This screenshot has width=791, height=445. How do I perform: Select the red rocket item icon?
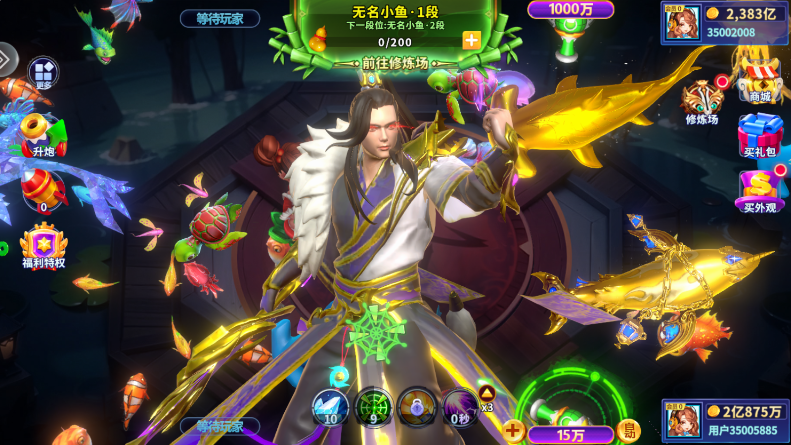point(43,188)
